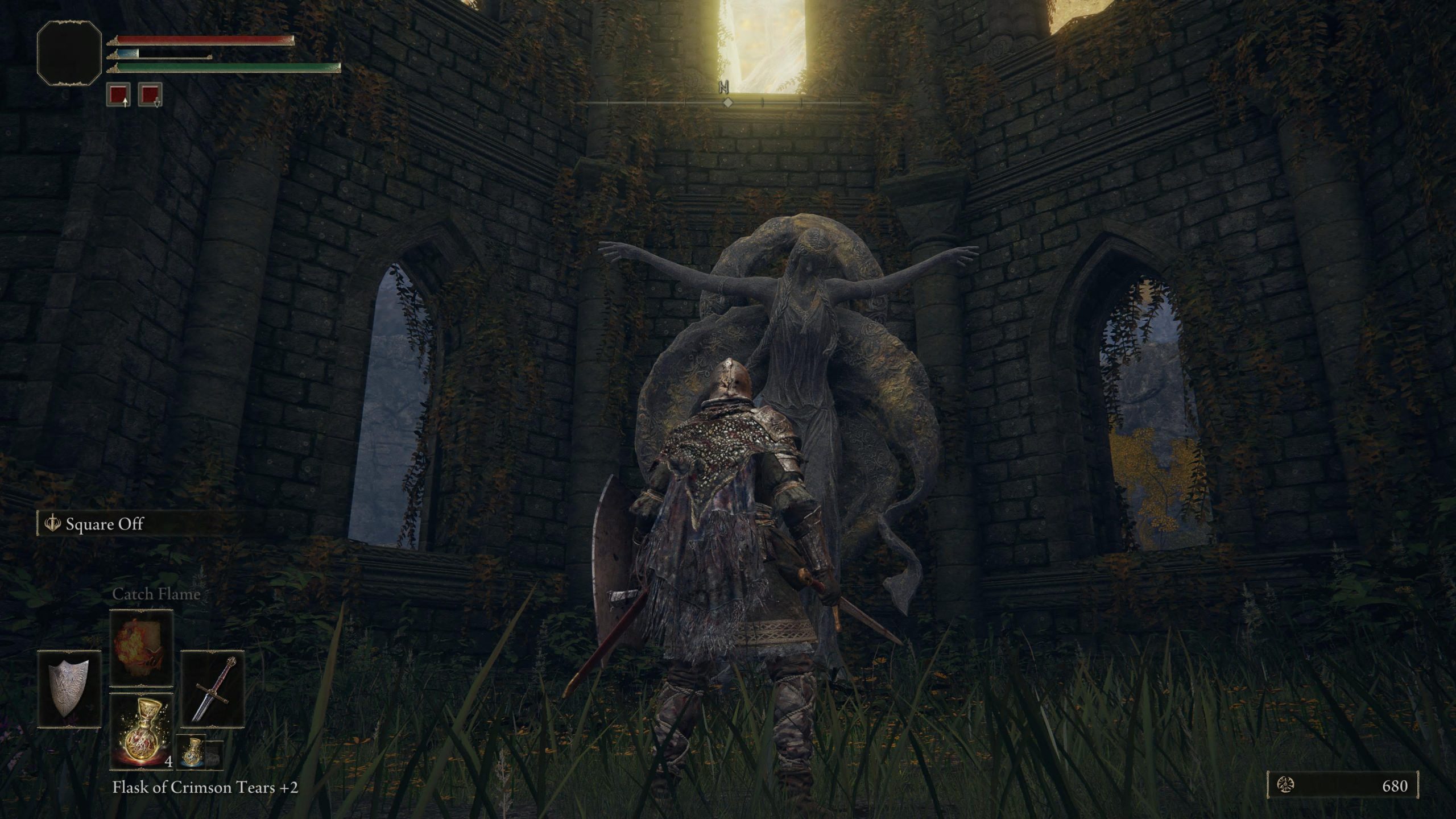Open the compass direction marker N
1456x819 pixels.
tap(723, 86)
